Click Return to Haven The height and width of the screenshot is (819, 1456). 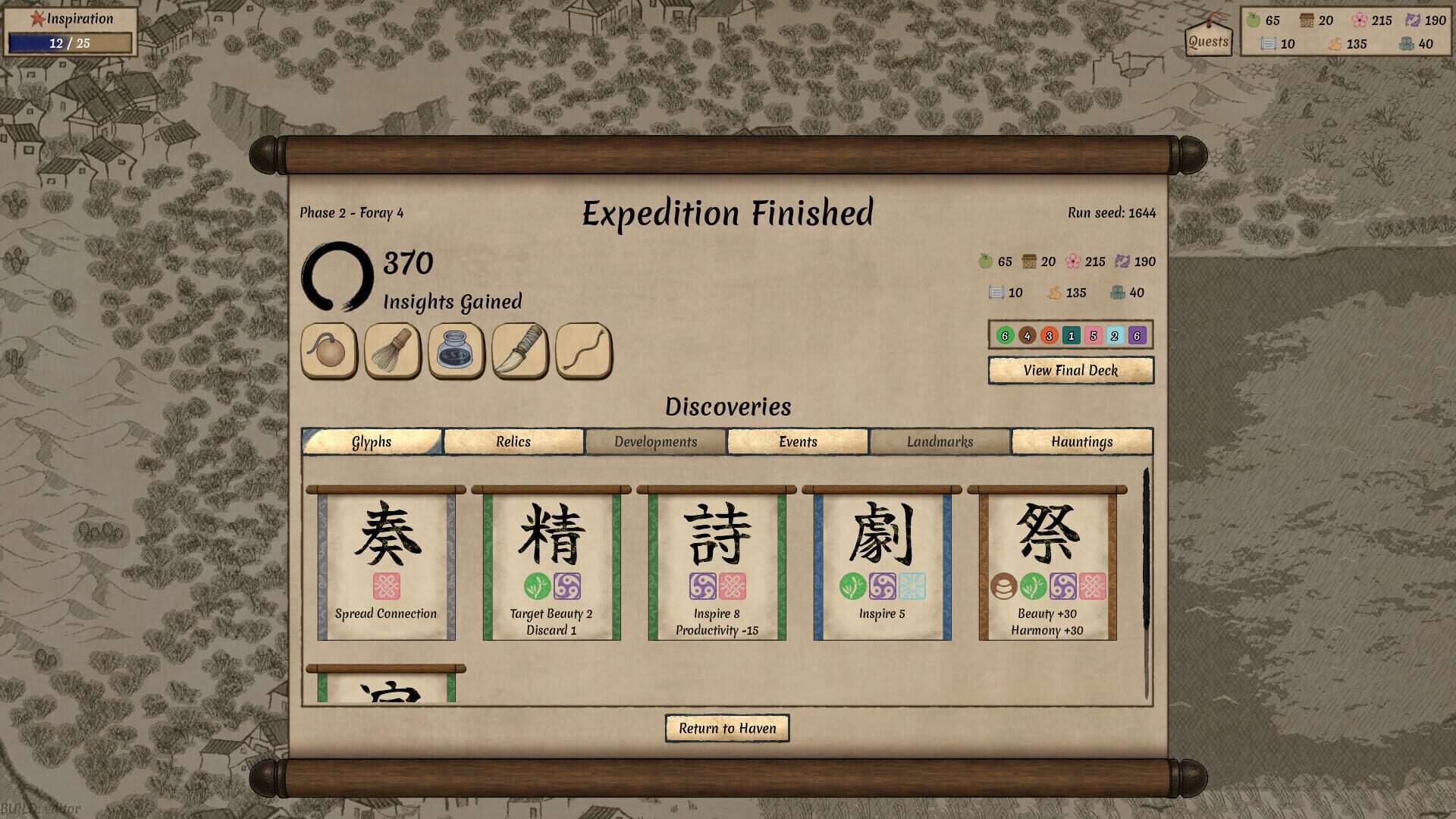(x=727, y=727)
